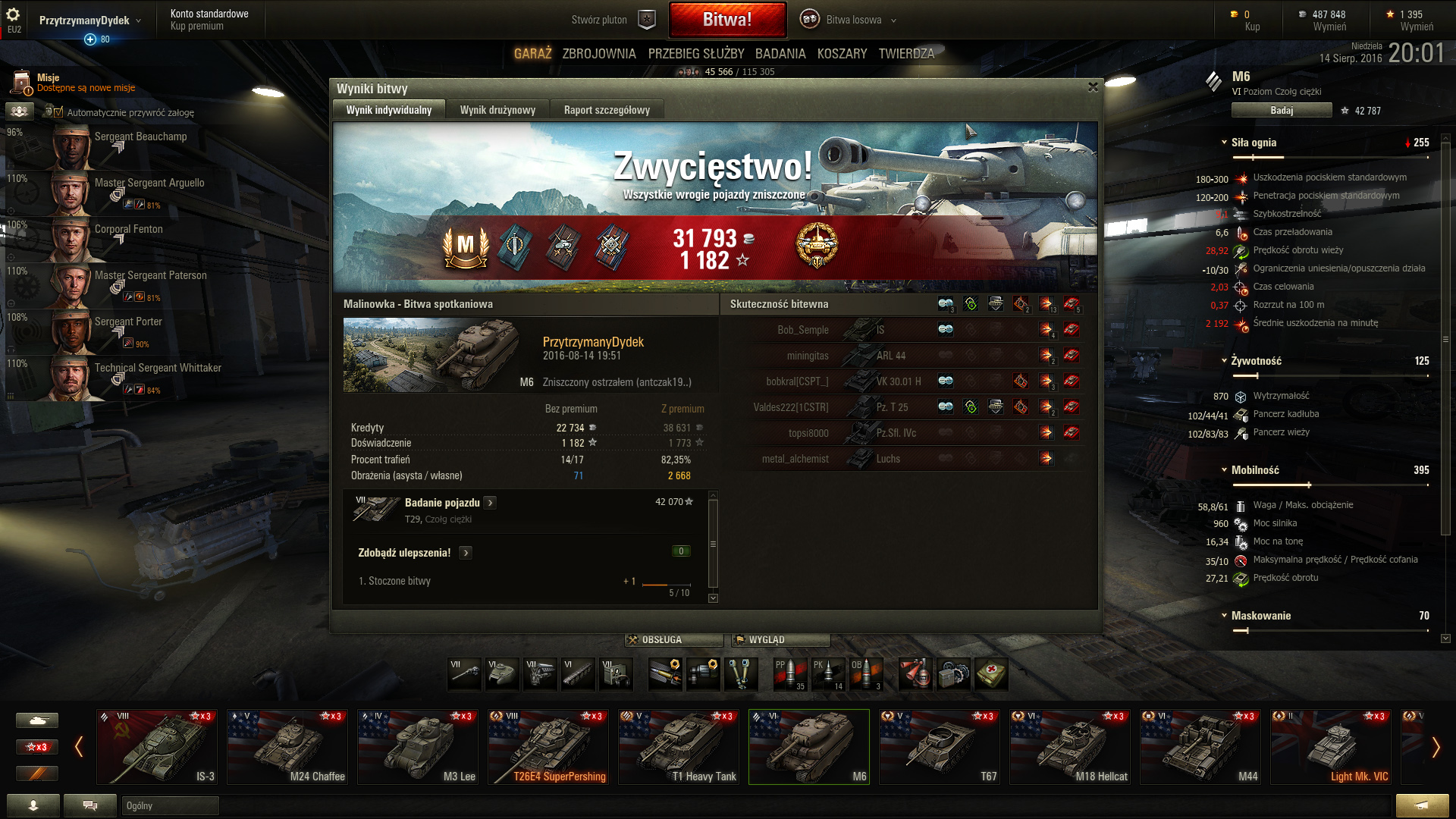1456x819 pixels.
Task: Open PRZEBIEG SŁUŻBY service record
Action: [x=695, y=54]
